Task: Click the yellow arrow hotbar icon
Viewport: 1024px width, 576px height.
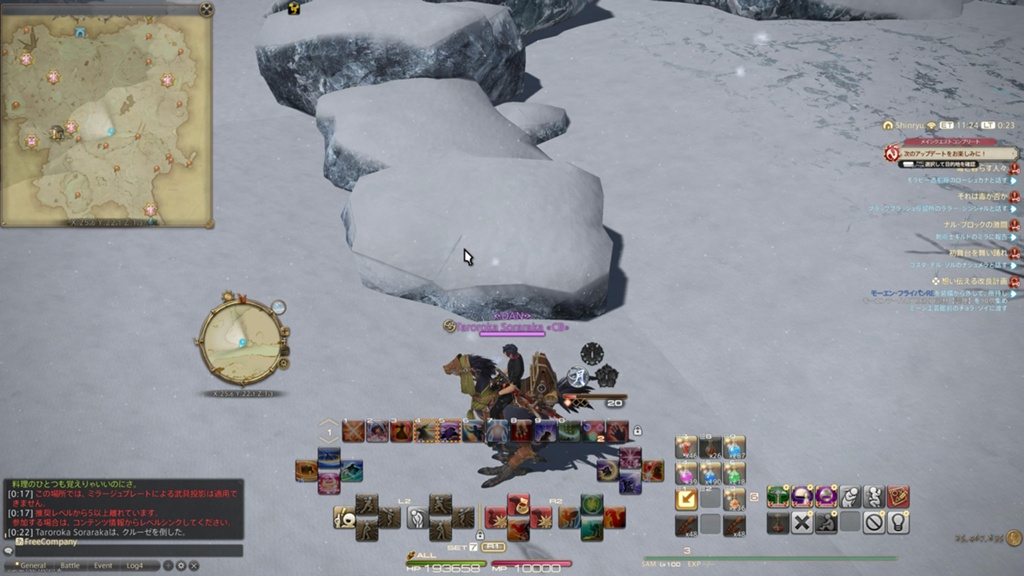Action: point(686,498)
